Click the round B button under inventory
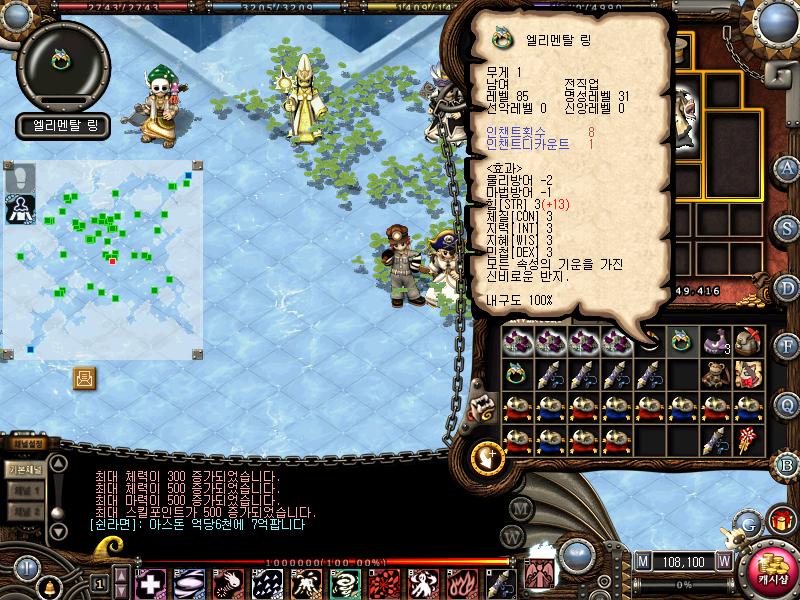The image size is (800, 600). pos(788,464)
